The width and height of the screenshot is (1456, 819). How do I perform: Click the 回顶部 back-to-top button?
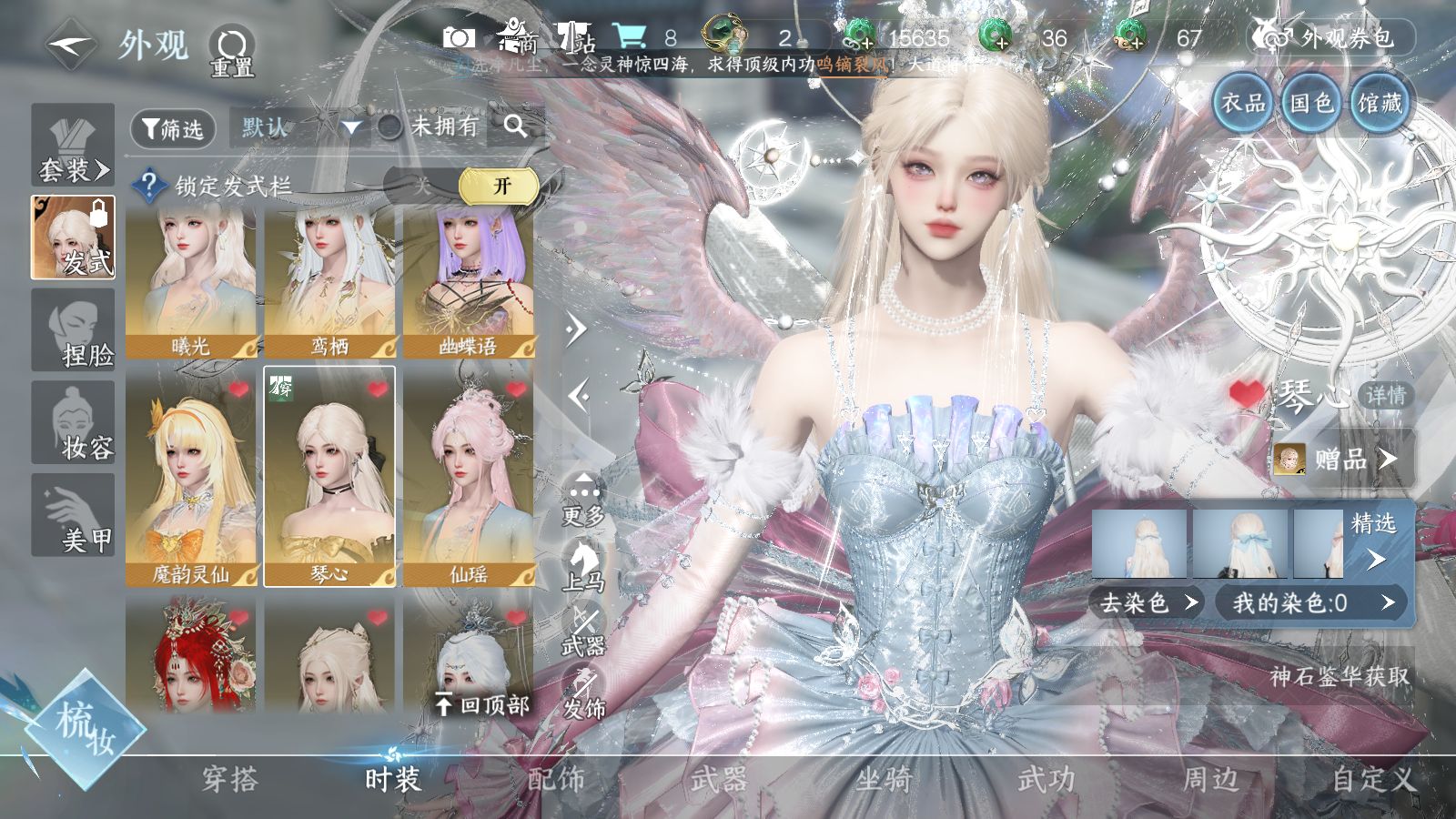482,704
